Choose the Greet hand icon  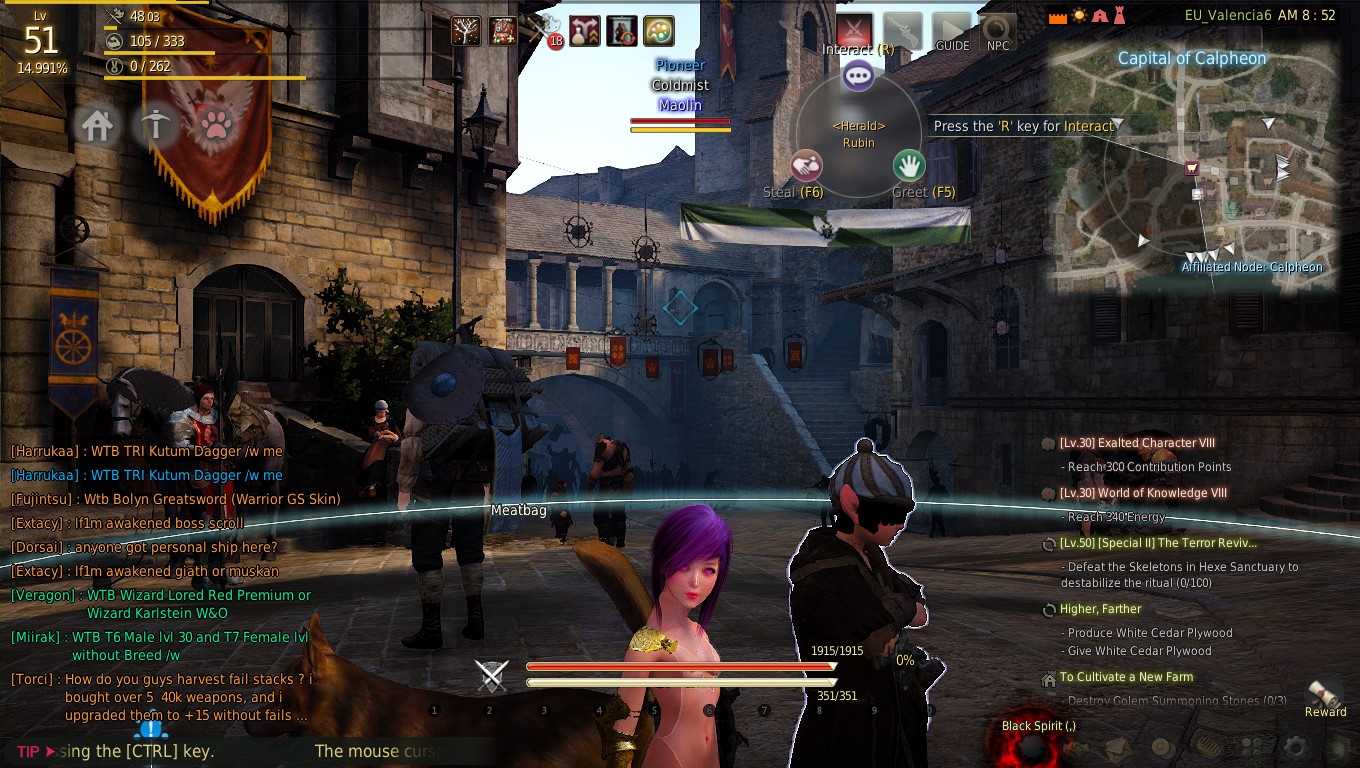tap(909, 164)
